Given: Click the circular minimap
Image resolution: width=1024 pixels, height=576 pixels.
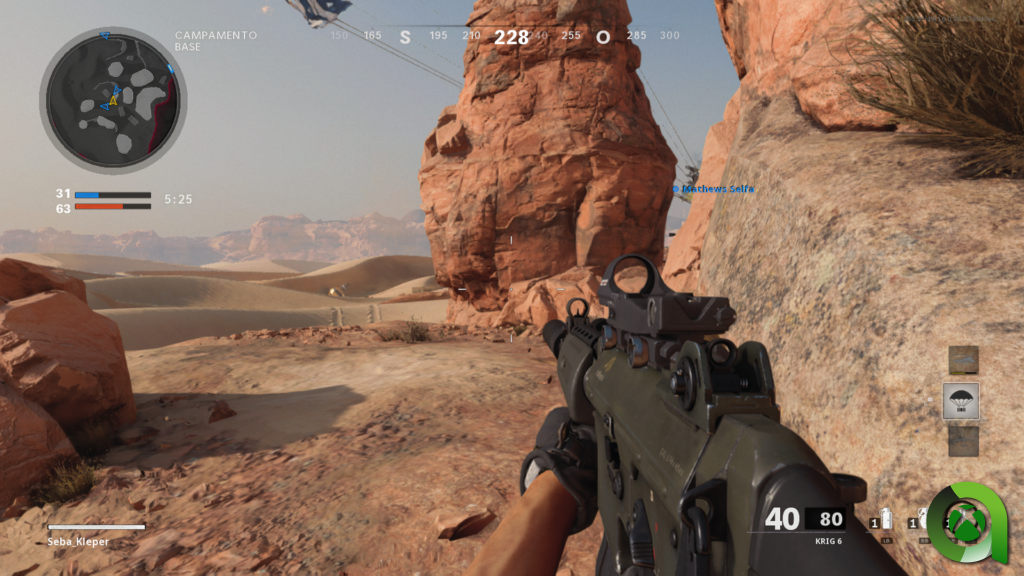Looking at the screenshot, I should click(113, 100).
